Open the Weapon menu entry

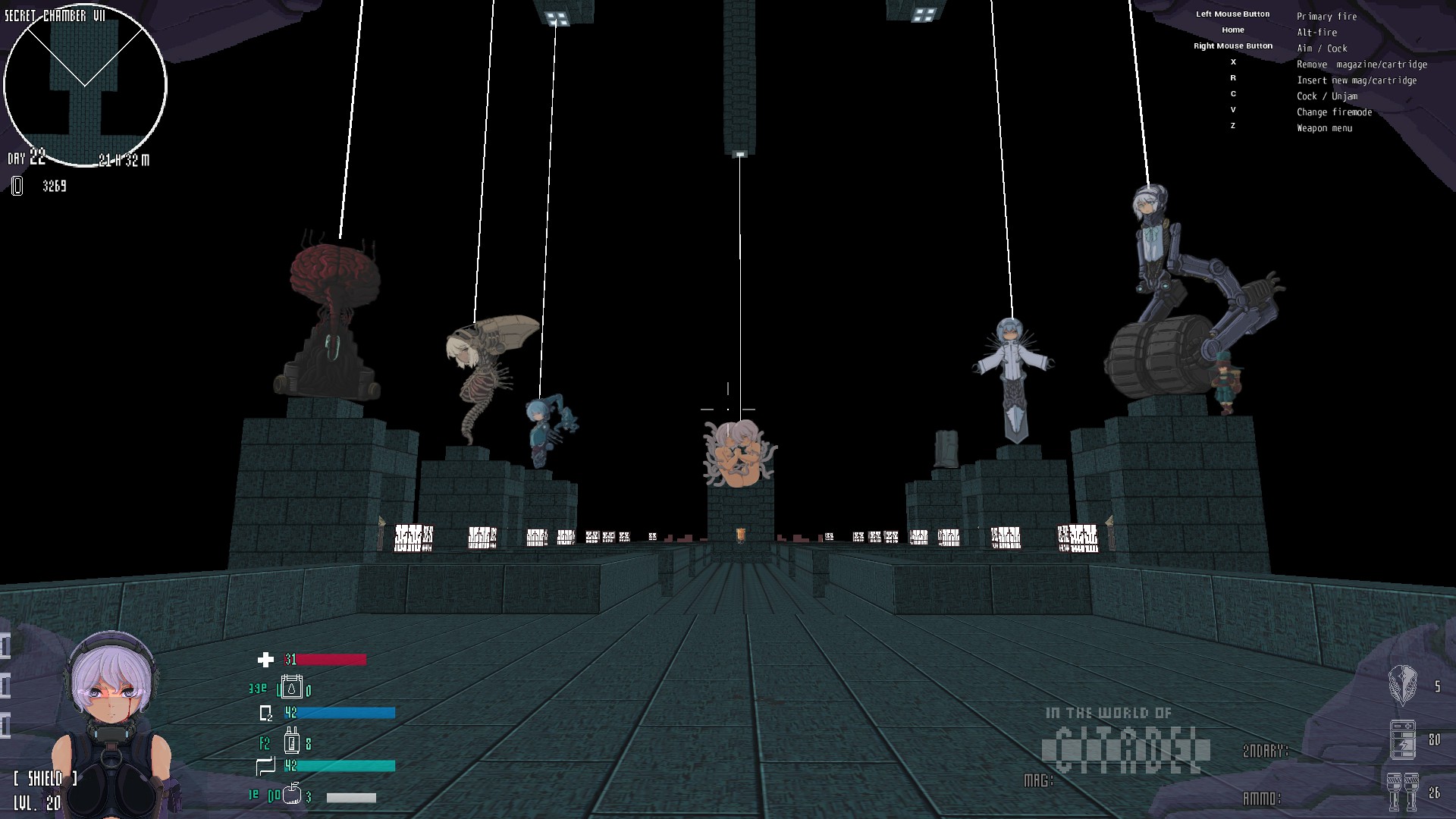click(x=1324, y=128)
